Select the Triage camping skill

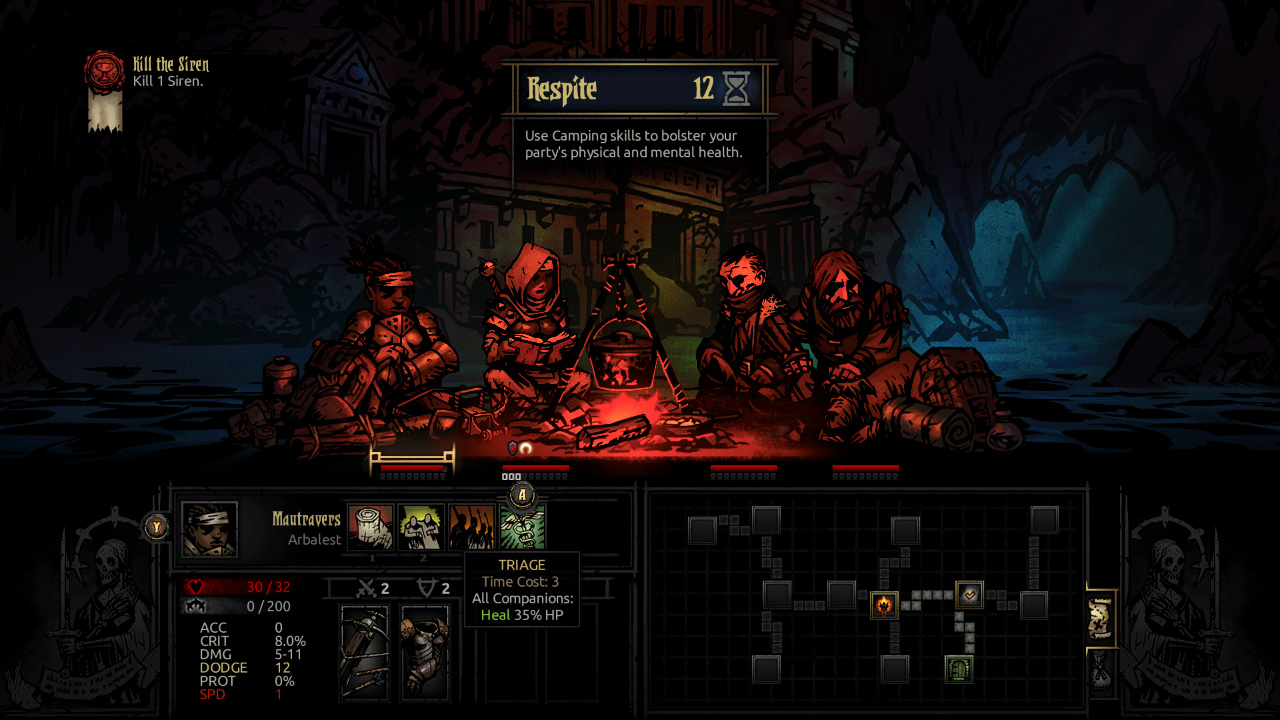tap(522, 527)
